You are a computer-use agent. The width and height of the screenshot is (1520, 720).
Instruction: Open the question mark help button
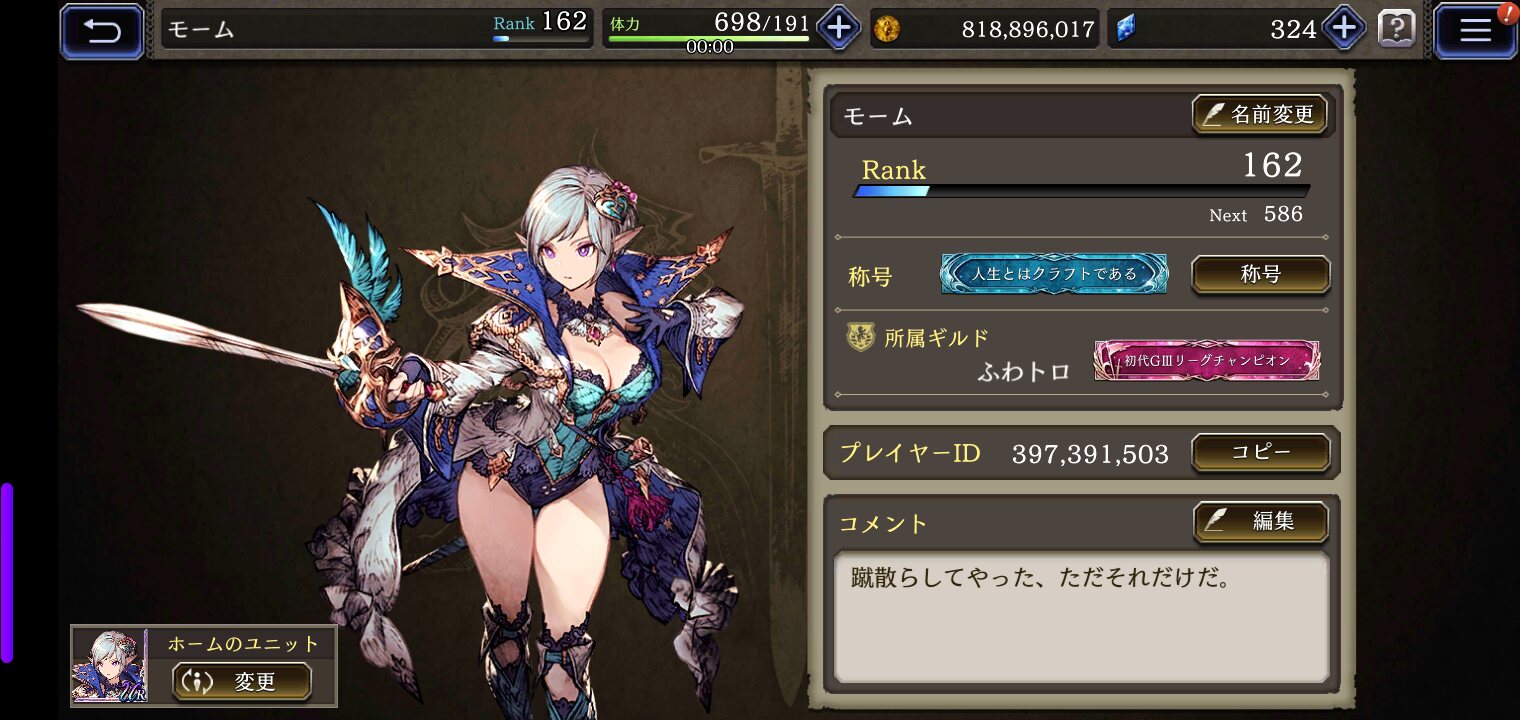1396,29
